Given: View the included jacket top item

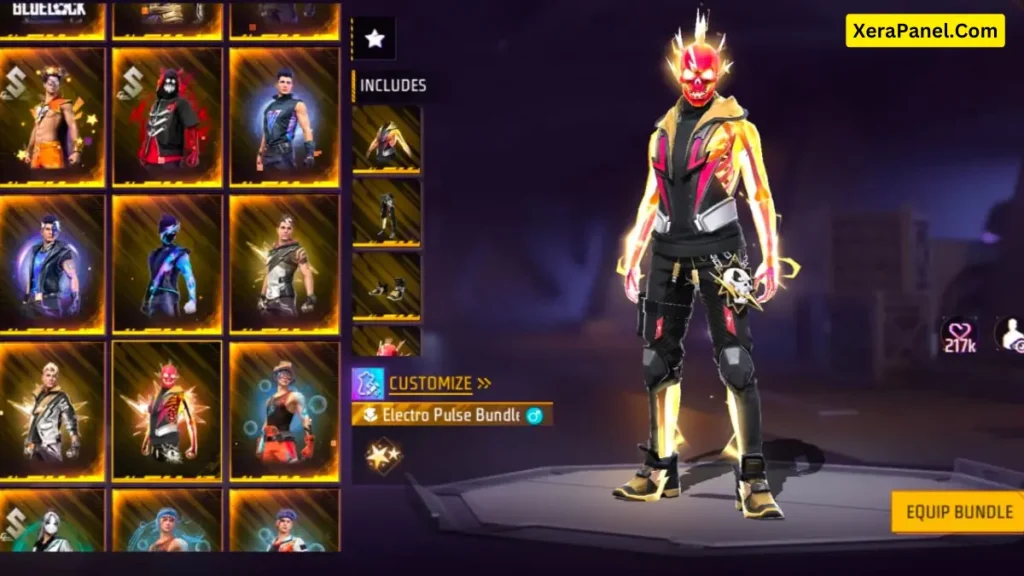Looking at the screenshot, I should click(386, 139).
